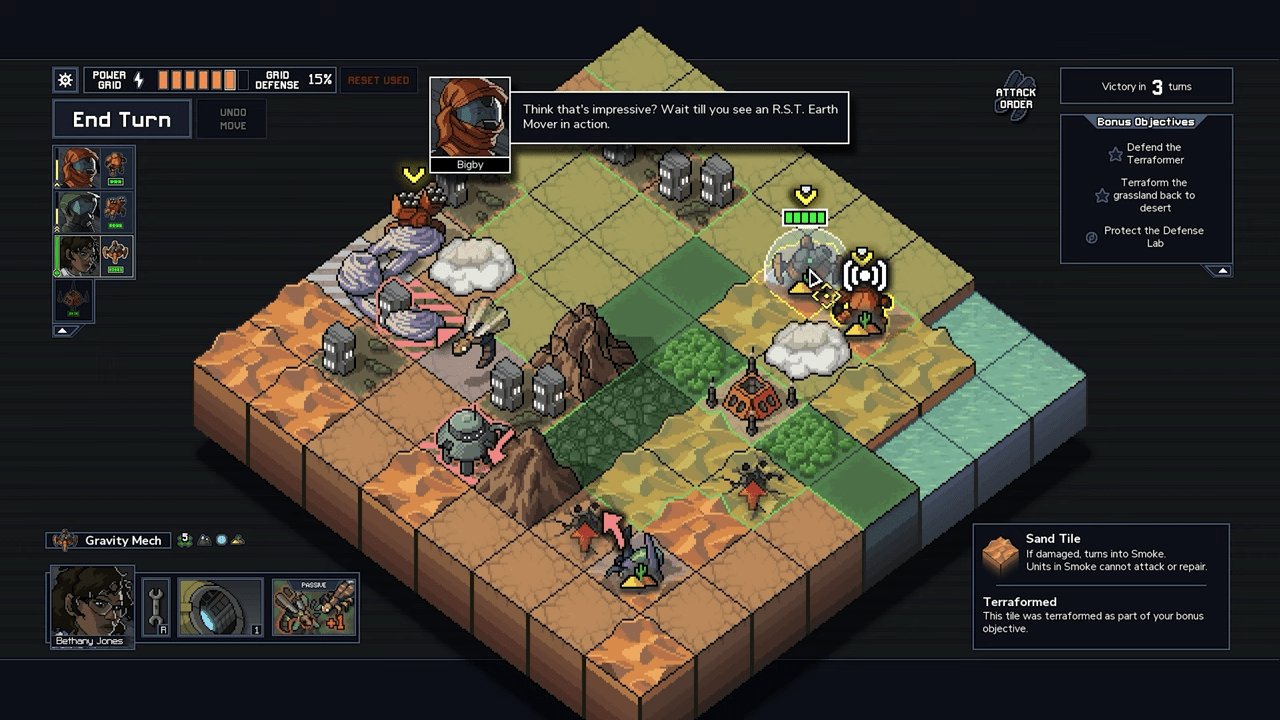Activate the Gravity Mech's weapon
Screen dimensions: 1280x720
[x=220, y=607]
